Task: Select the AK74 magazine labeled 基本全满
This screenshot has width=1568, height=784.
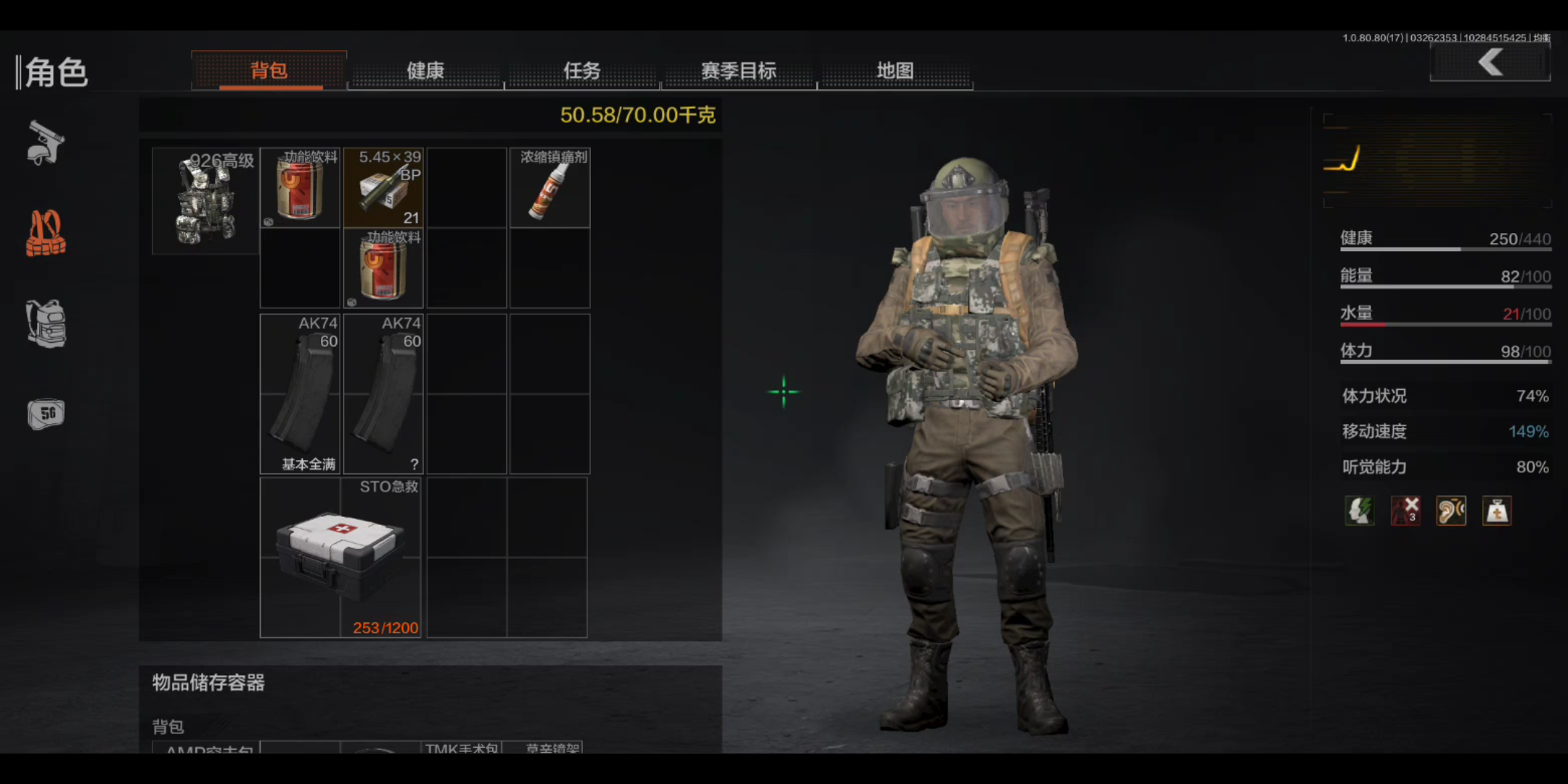Action: 300,394
